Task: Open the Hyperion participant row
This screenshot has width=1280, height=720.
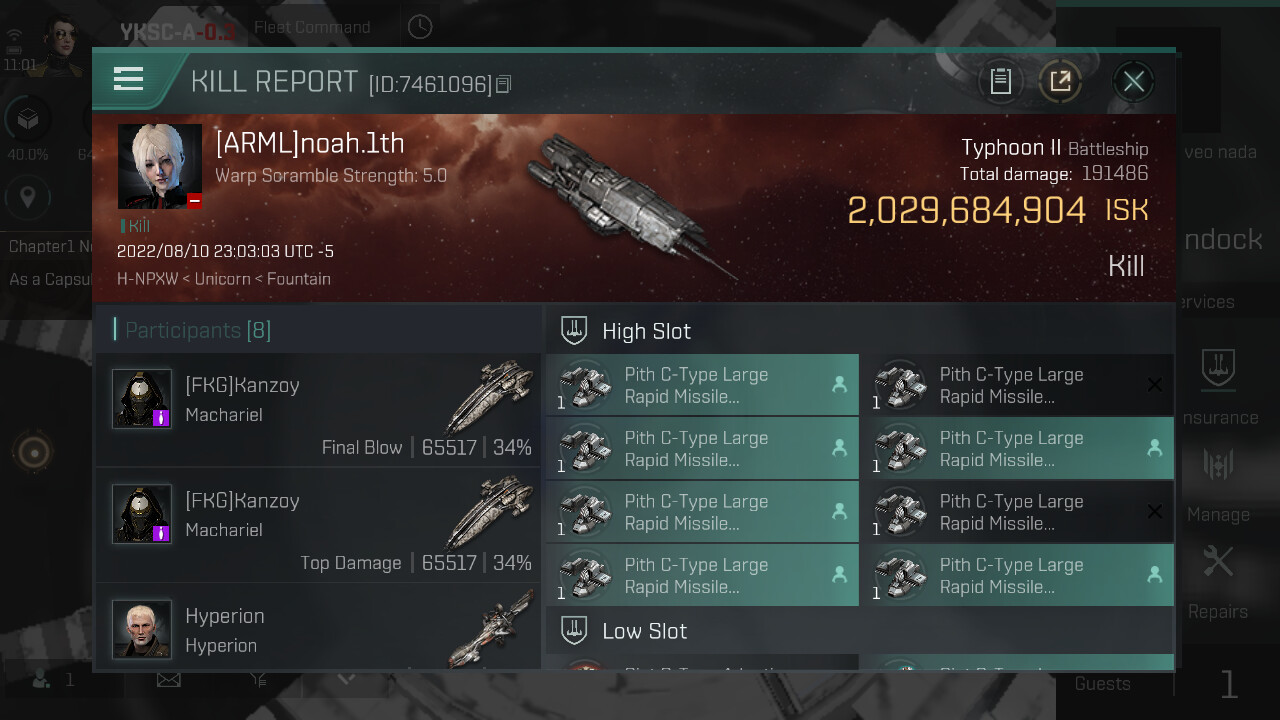Action: point(318,628)
